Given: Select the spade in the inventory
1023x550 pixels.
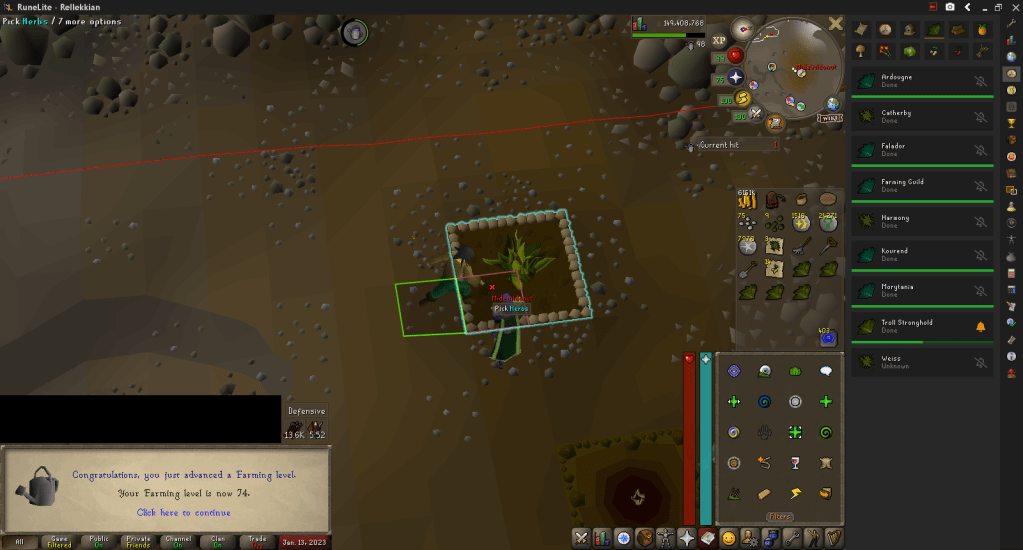Looking at the screenshot, I should point(748,268).
